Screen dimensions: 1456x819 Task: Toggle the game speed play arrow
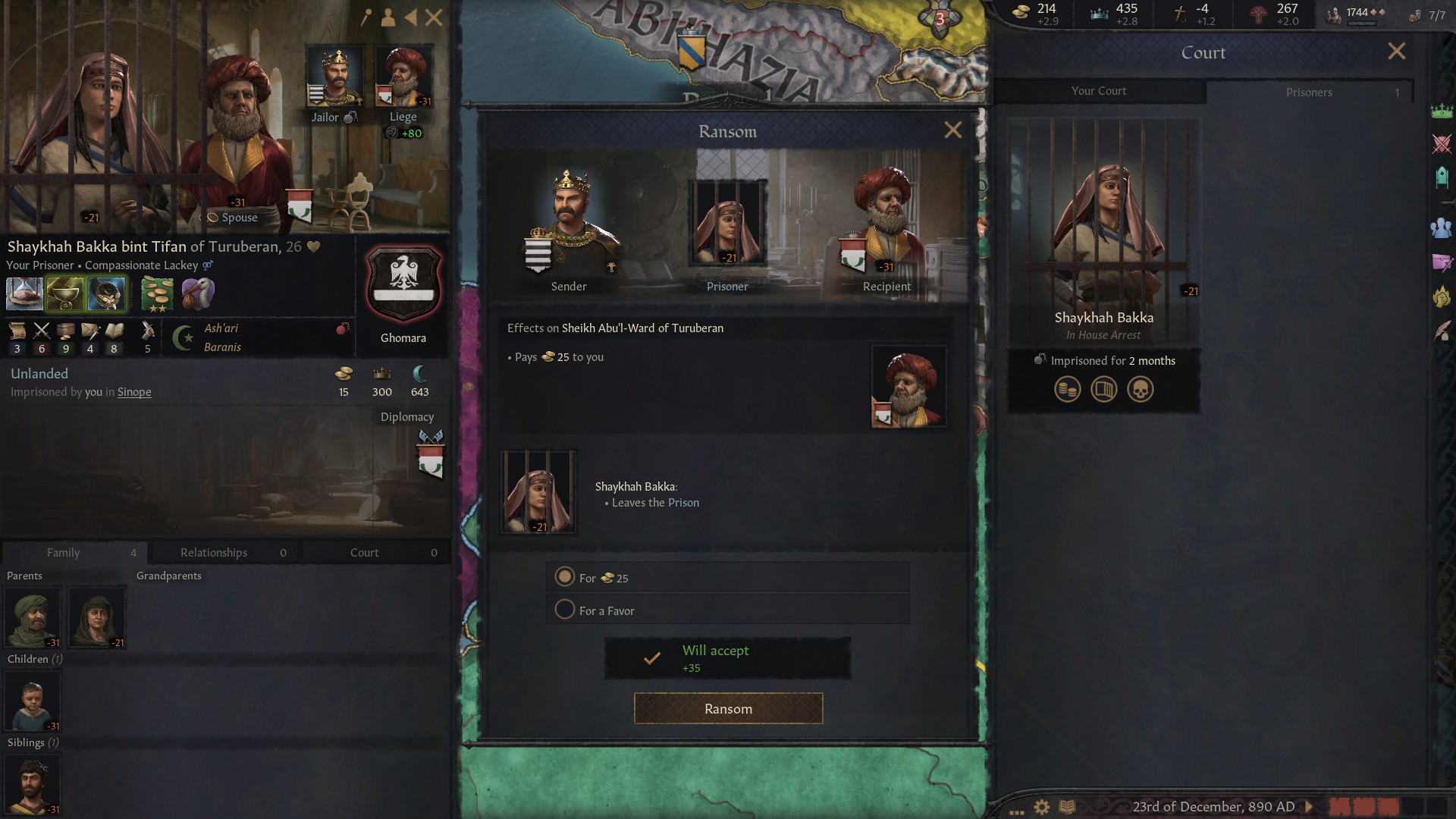[x=1308, y=807]
